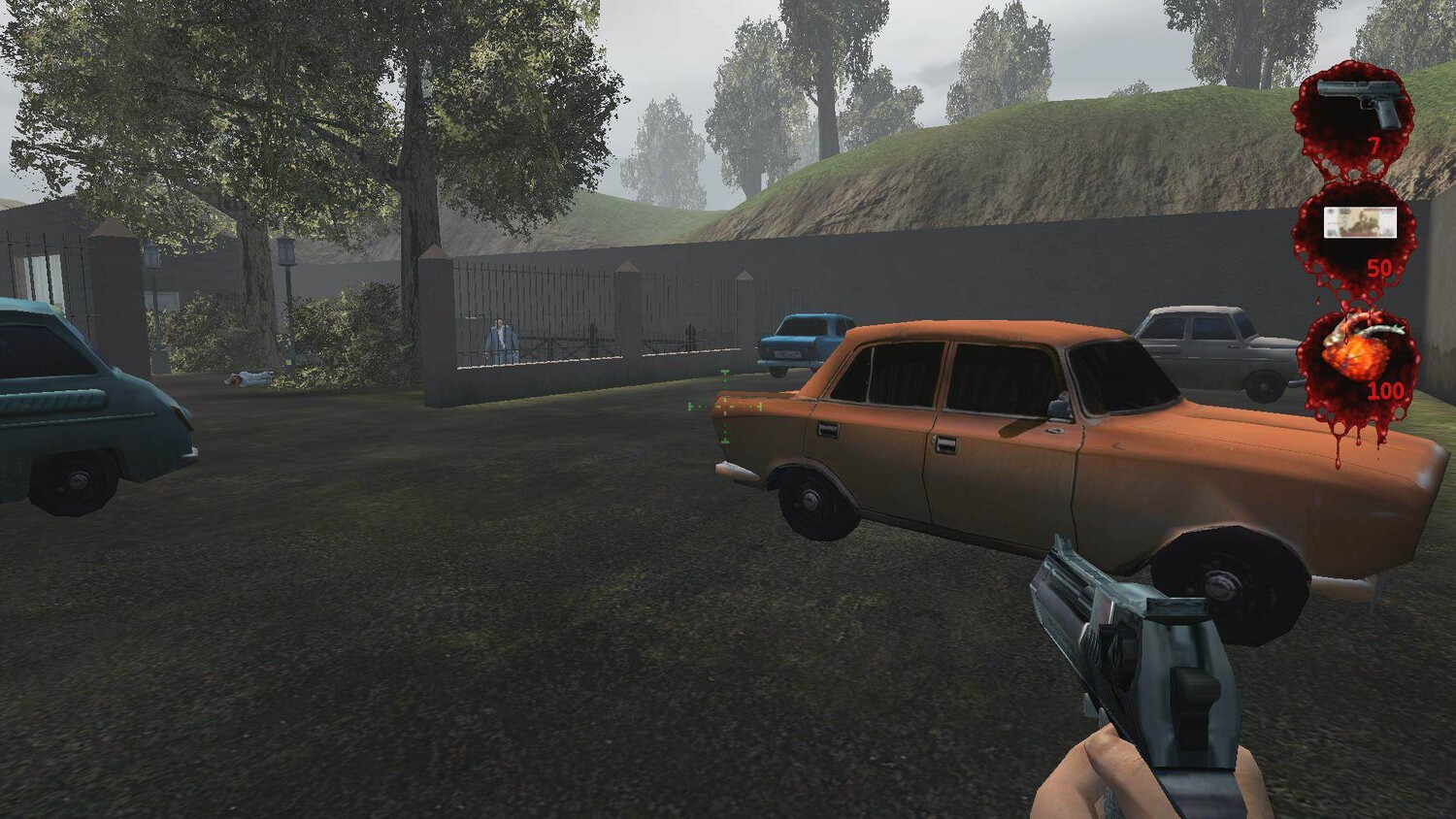Select the pistol weapon icon
1456x819 pixels.
tap(1358, 104)
